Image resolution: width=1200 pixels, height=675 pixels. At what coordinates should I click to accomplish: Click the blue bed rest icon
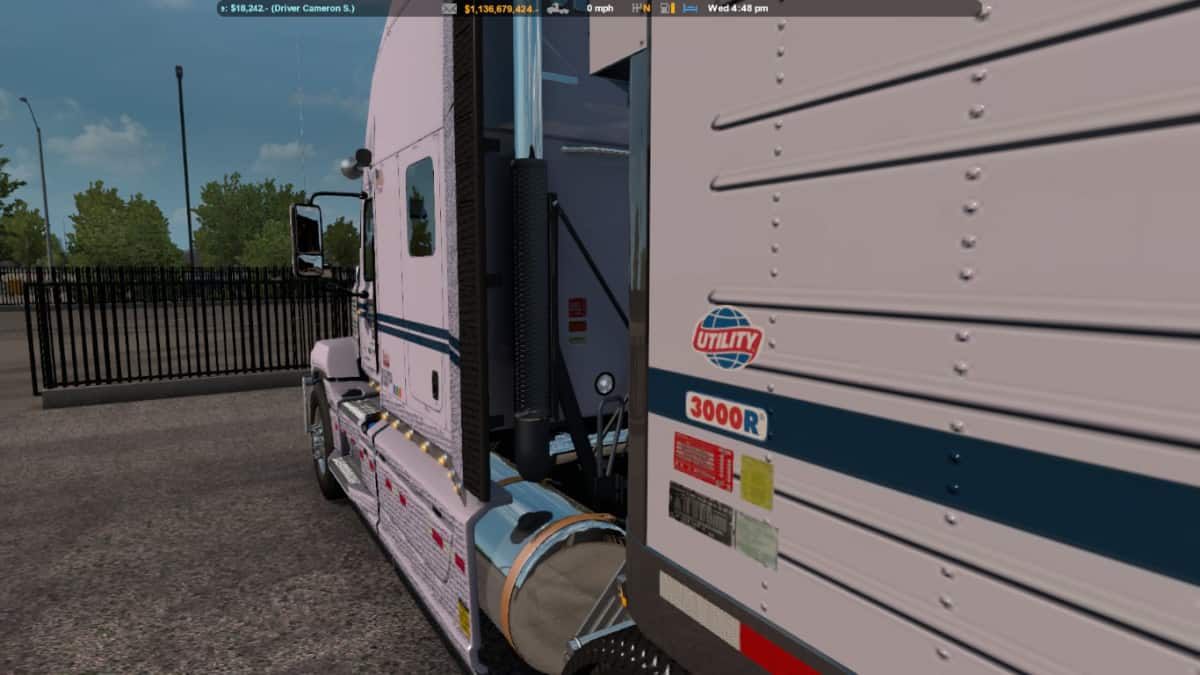click(x=689, y=8)
